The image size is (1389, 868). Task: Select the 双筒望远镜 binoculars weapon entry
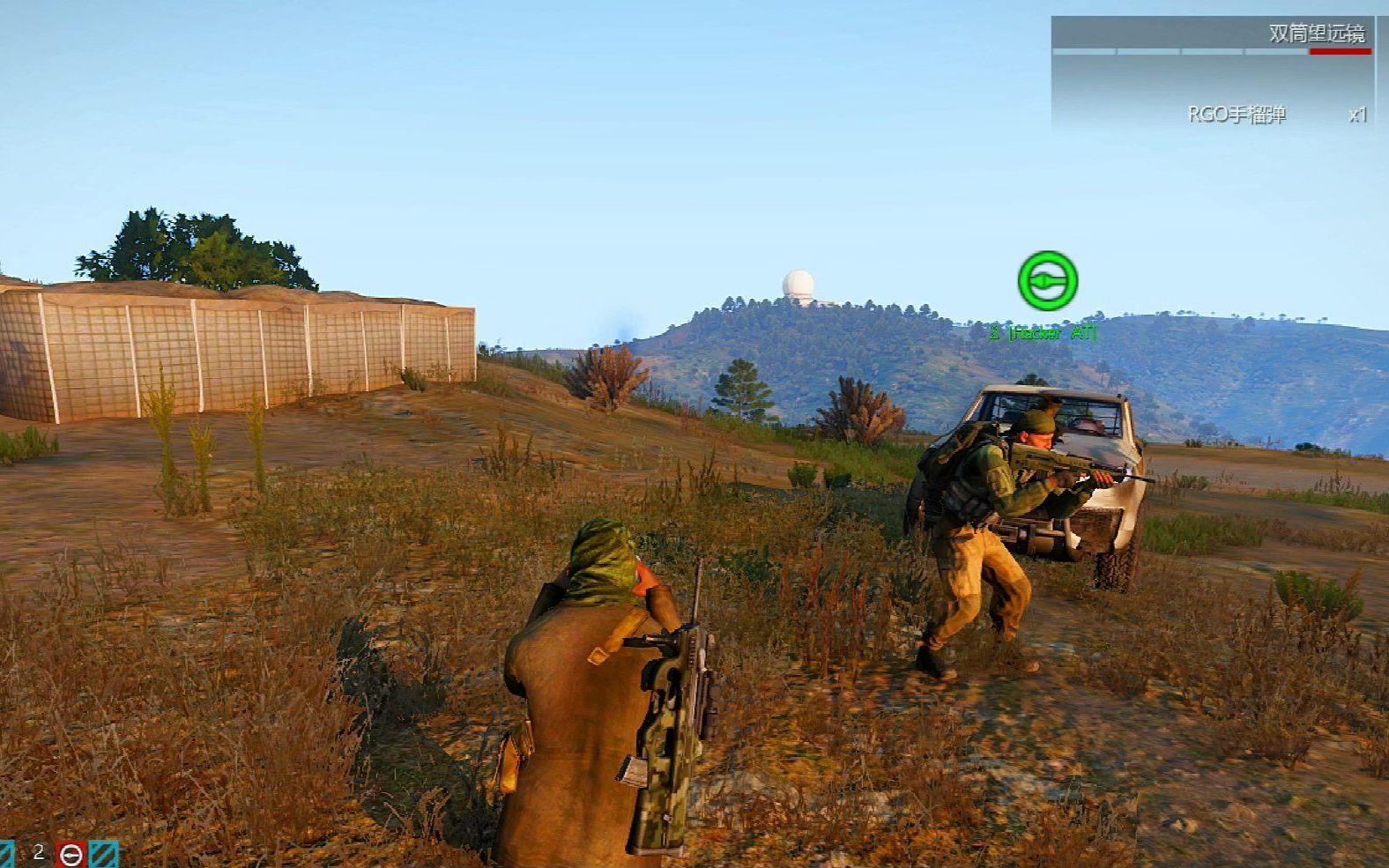click(1316, 33)
